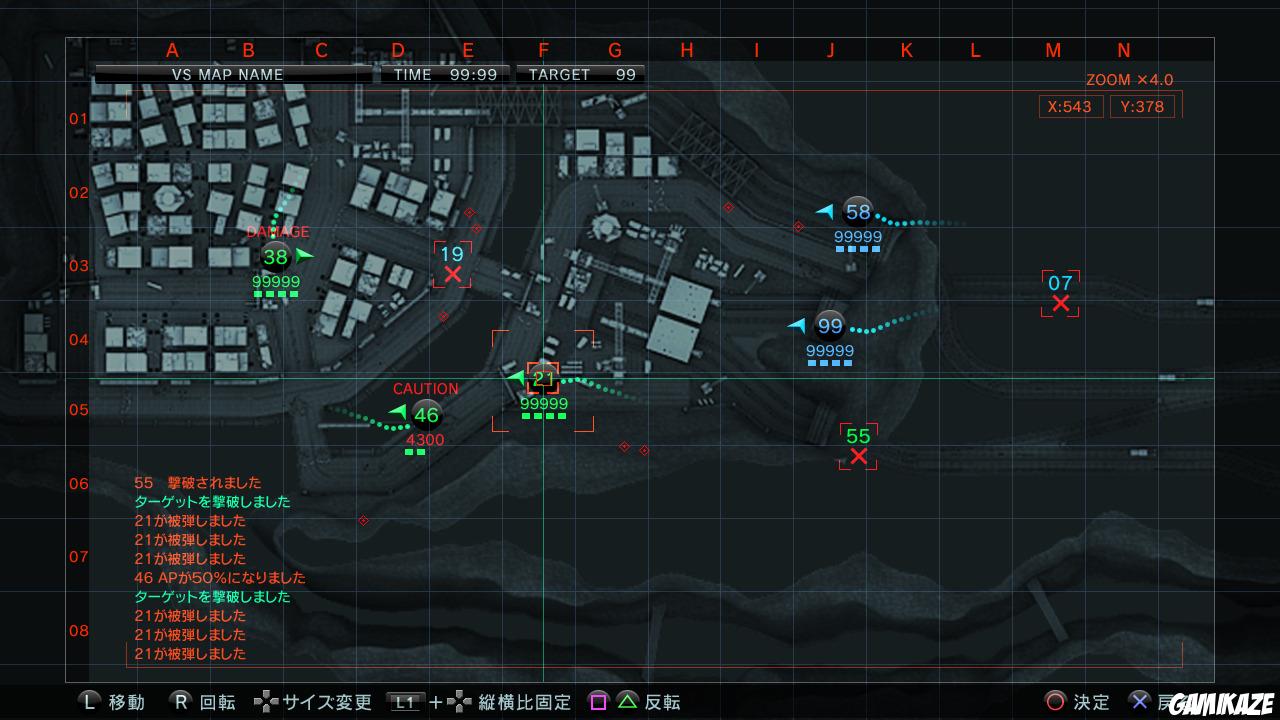Click the unit 99 marker with blue arrow
This screenshot has width=1280, height=720.
[828, 325]
